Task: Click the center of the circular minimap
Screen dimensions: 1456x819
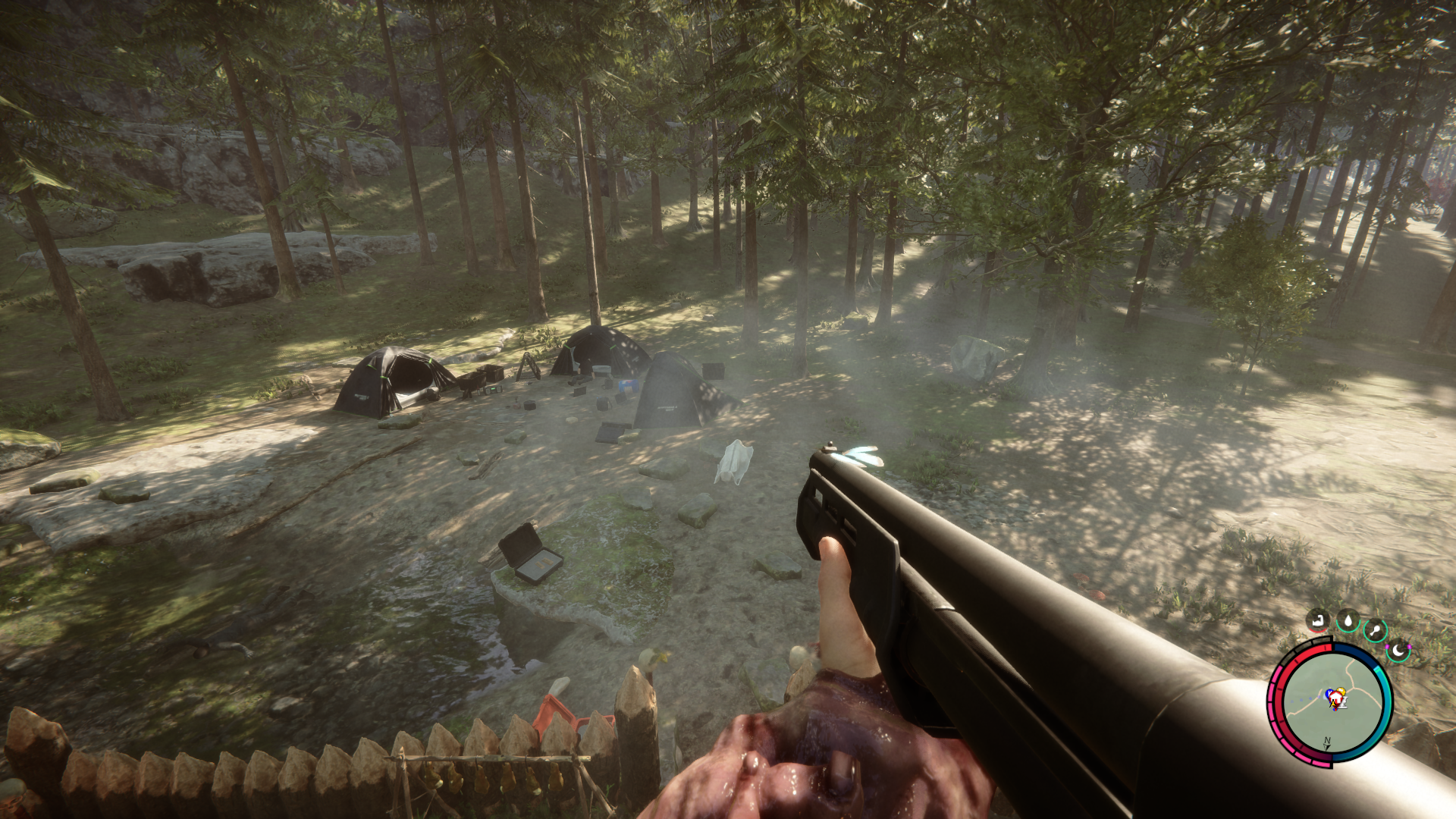Action: 1335,701
